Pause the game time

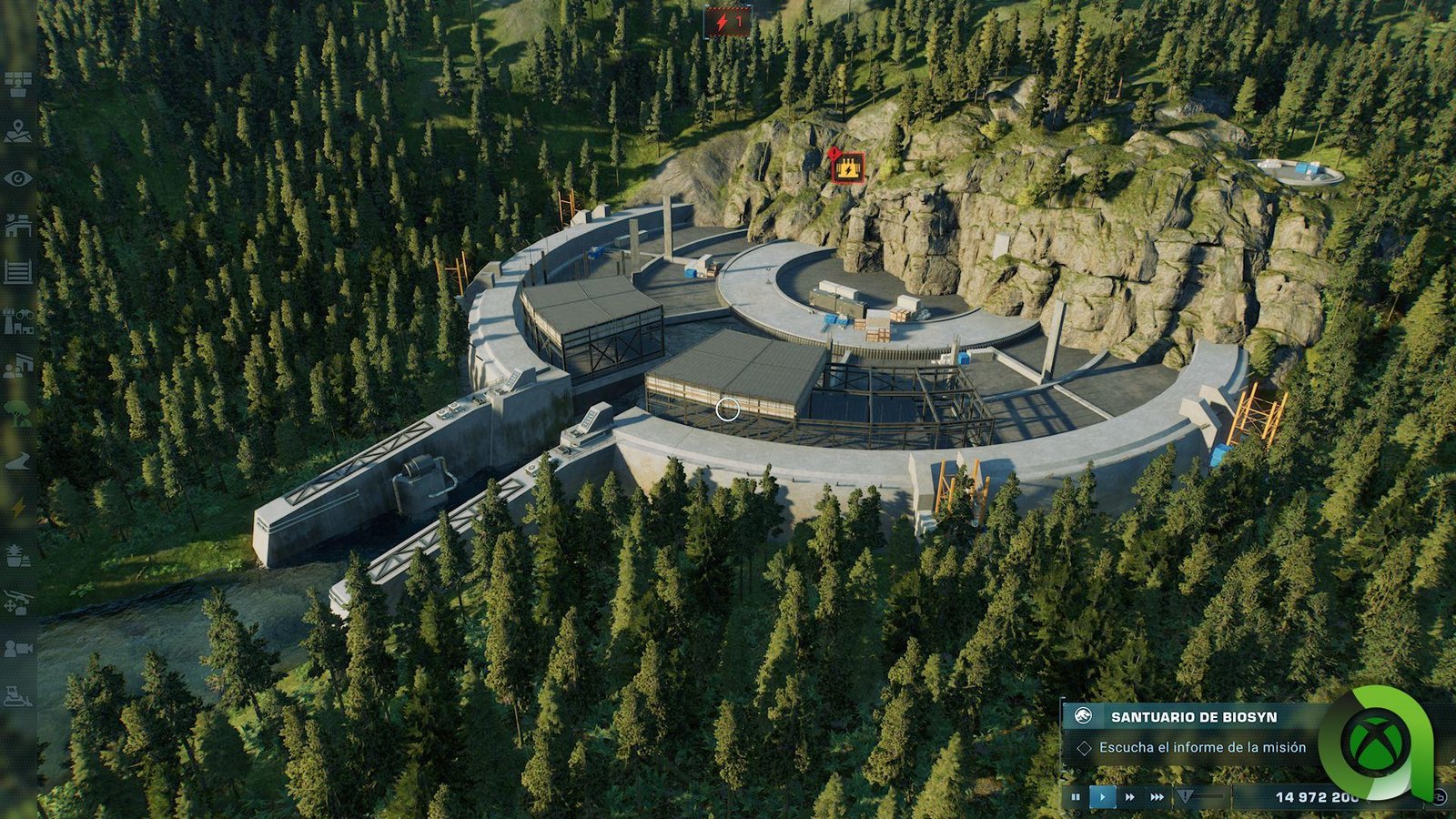[x=1076, y=797]
